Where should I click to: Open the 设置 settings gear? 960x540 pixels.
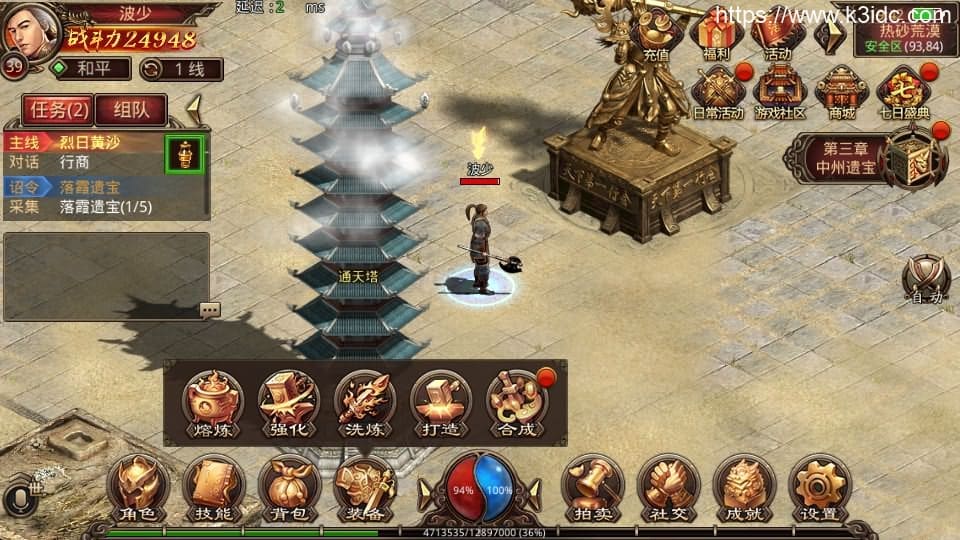point(819,486)
